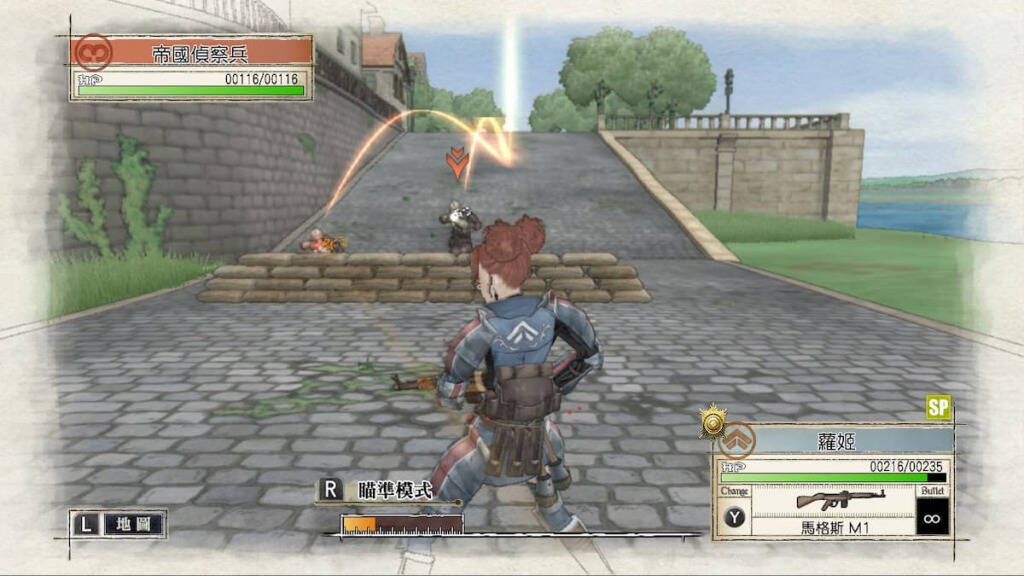Click the green SP badge

click(x=937, y=407)
